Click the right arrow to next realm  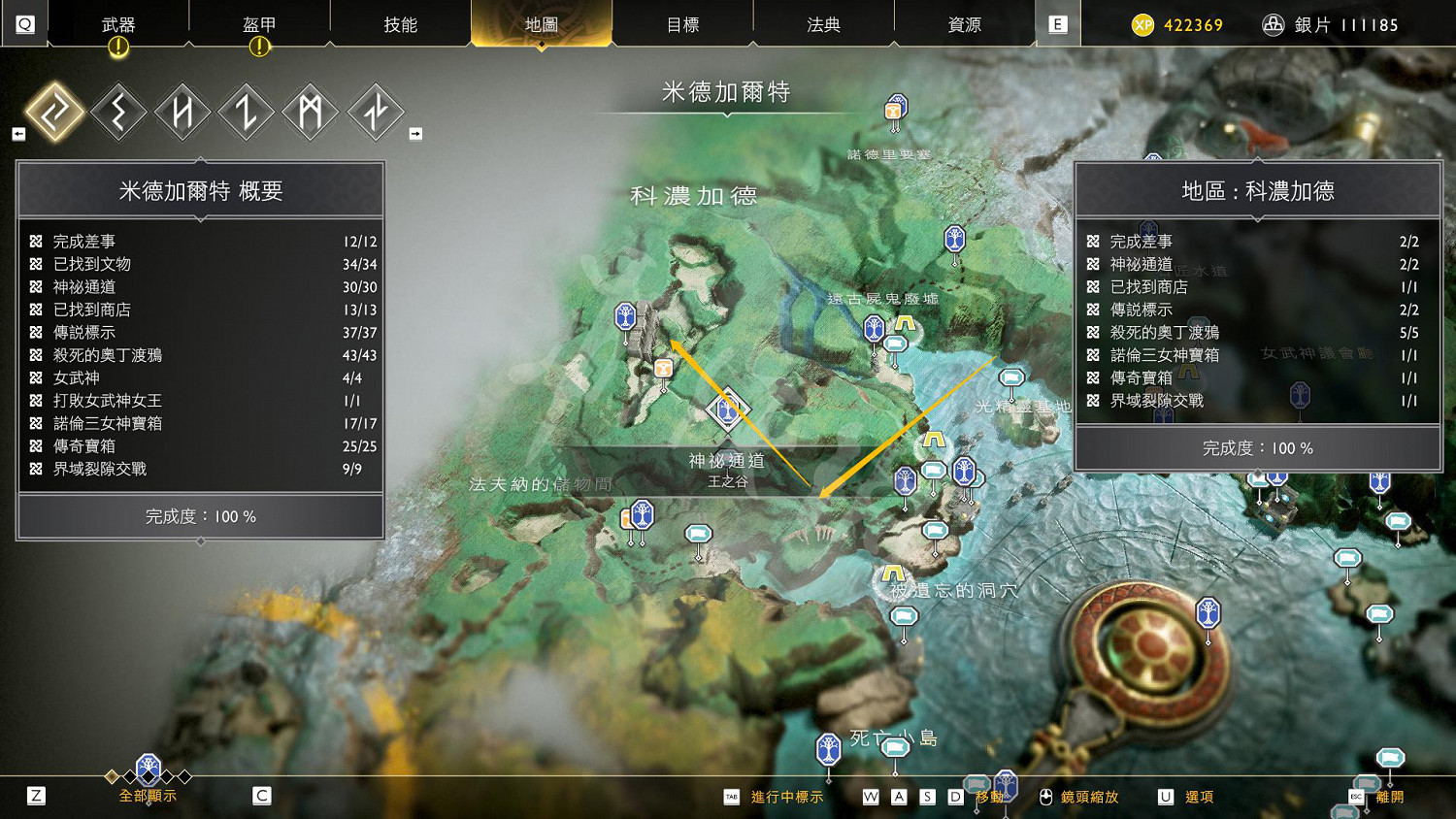(416, 133)
